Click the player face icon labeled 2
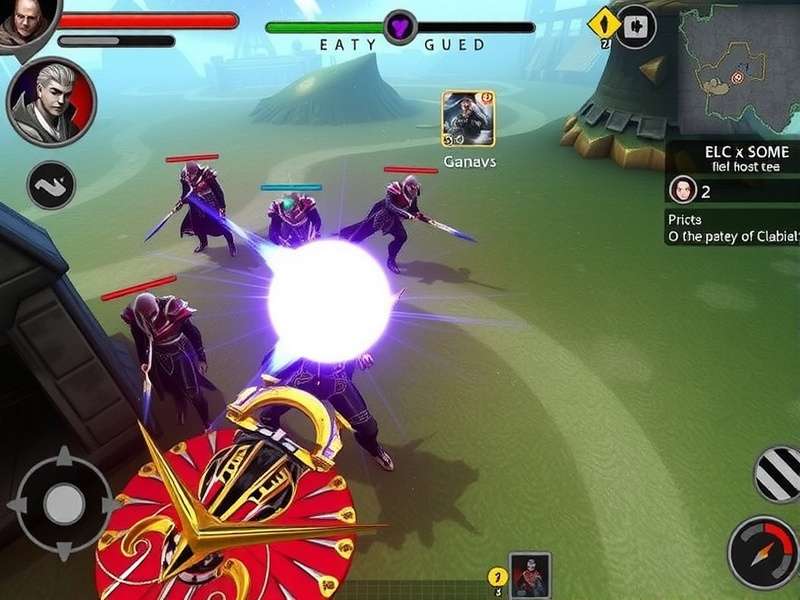 point(682,190)
